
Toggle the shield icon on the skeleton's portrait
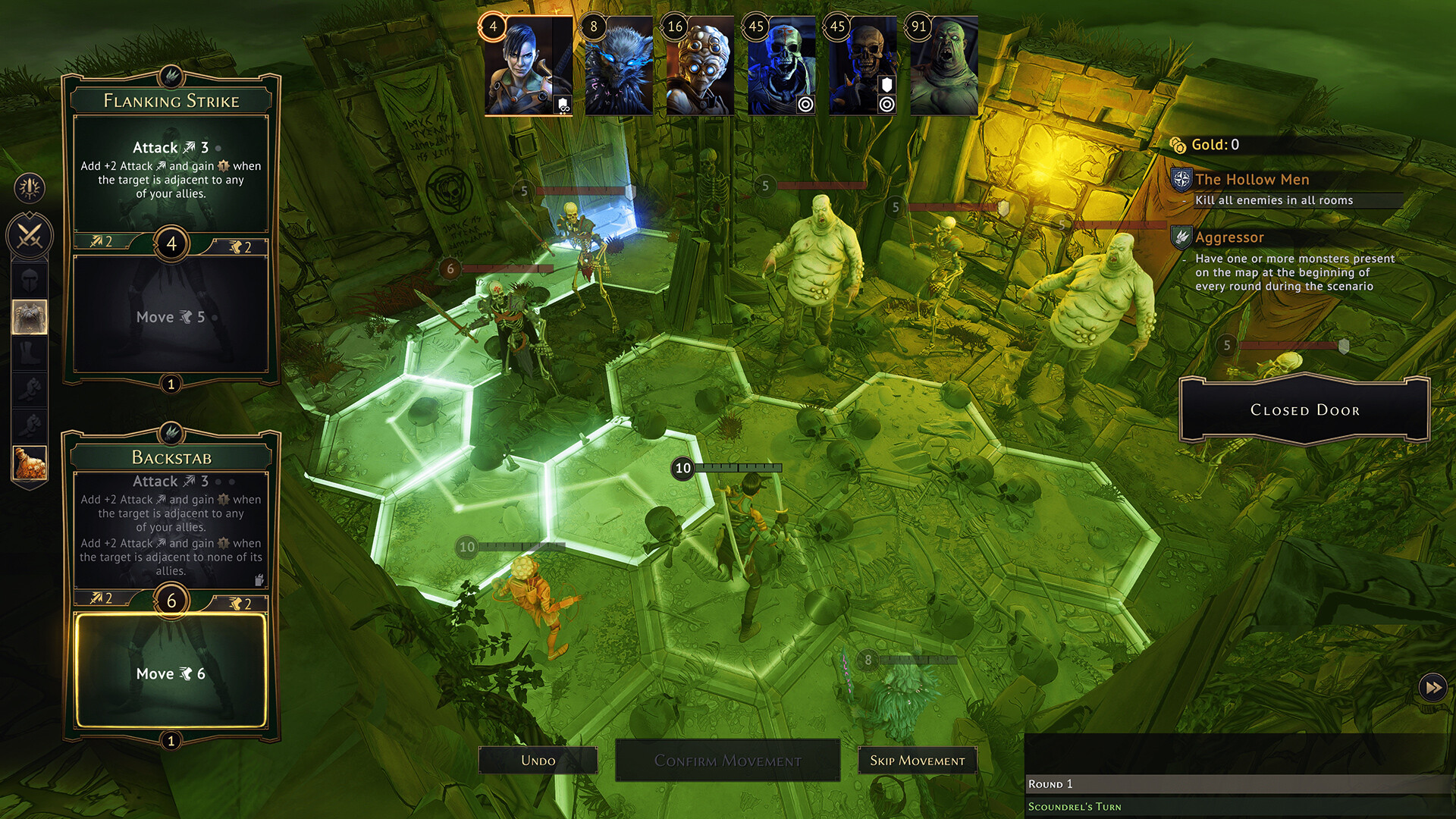pyautogui.click(x=886, y=83)
